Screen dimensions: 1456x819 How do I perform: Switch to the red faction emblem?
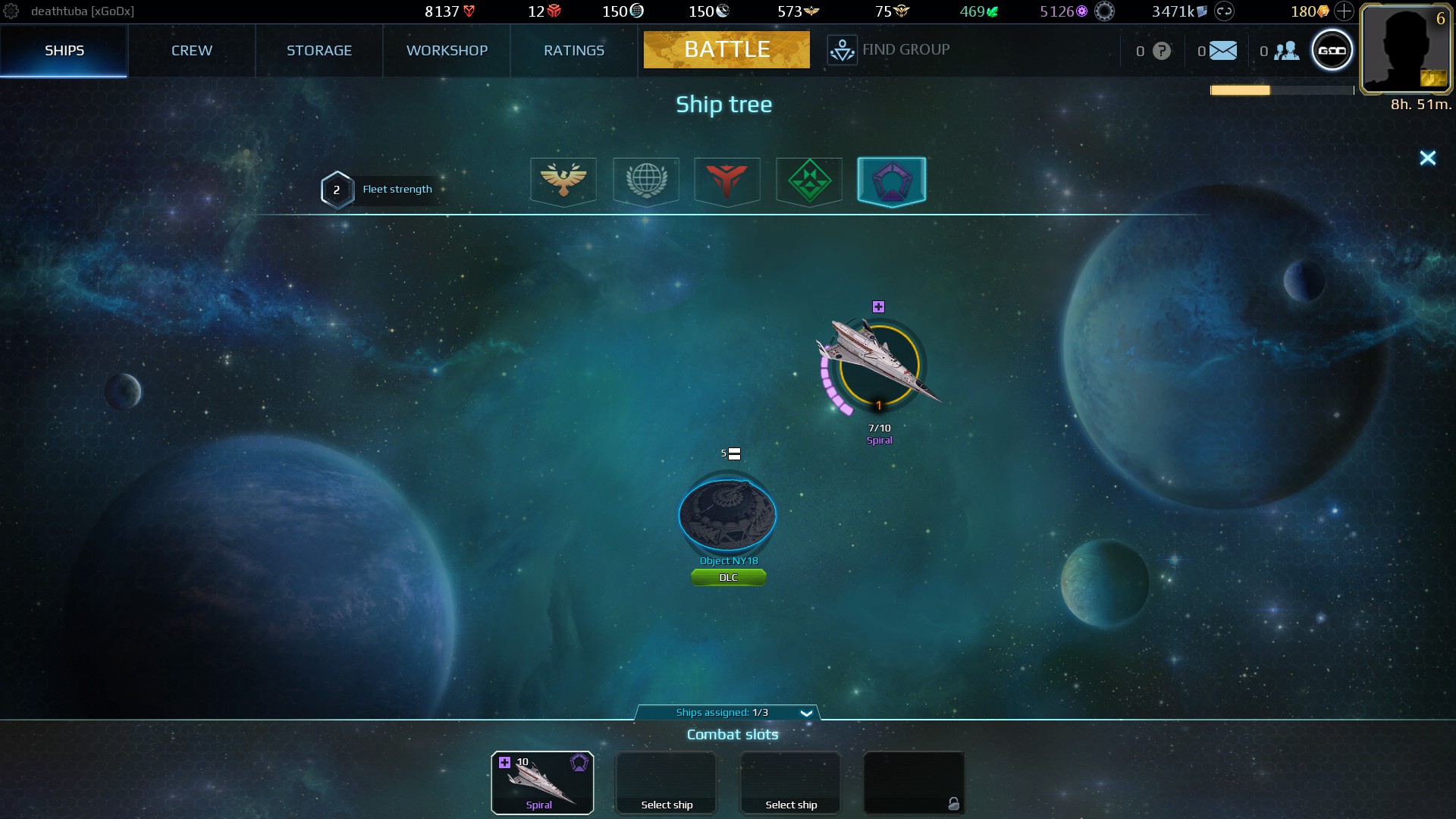point(727,180)
